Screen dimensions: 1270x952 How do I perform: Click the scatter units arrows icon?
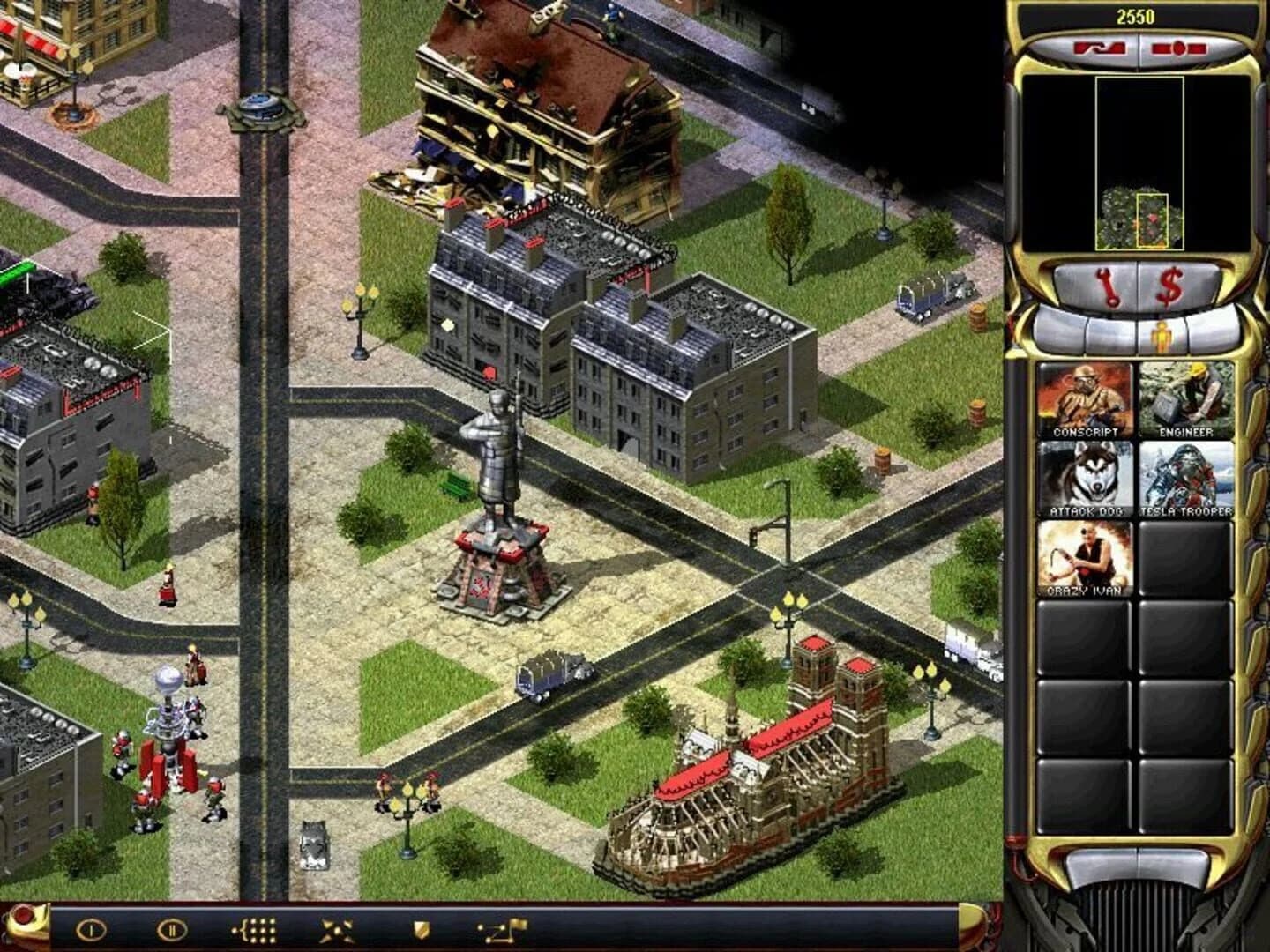337,928
